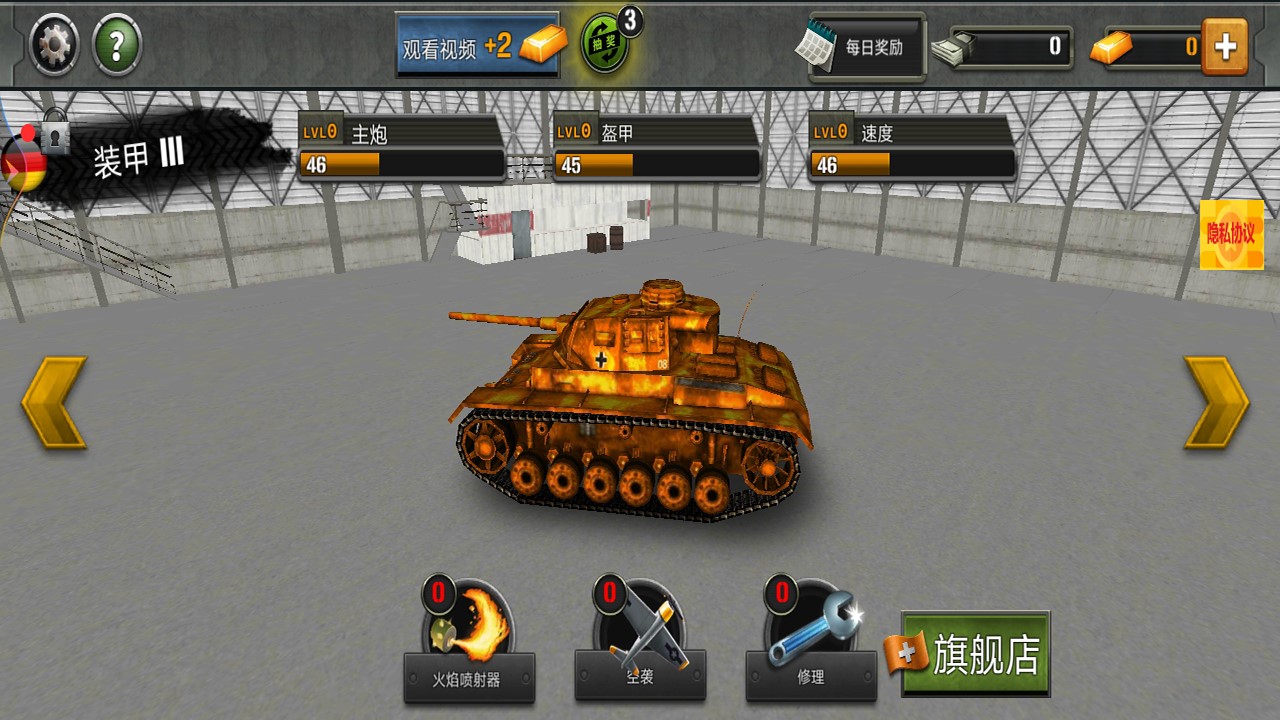
Task: Upgrade the main gun (主炮) stat
Action: point(401,148)
